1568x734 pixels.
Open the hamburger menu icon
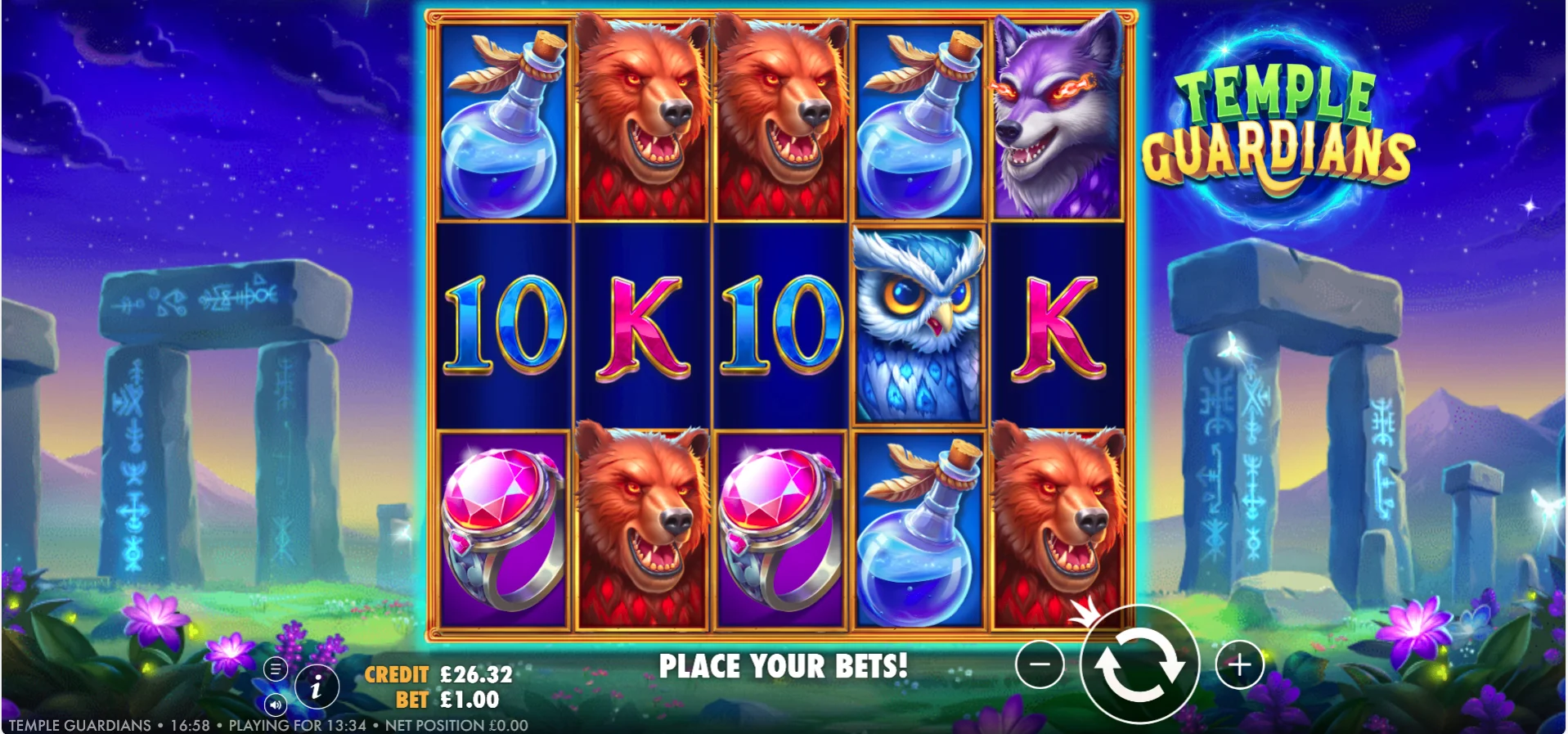pos(276,669)
